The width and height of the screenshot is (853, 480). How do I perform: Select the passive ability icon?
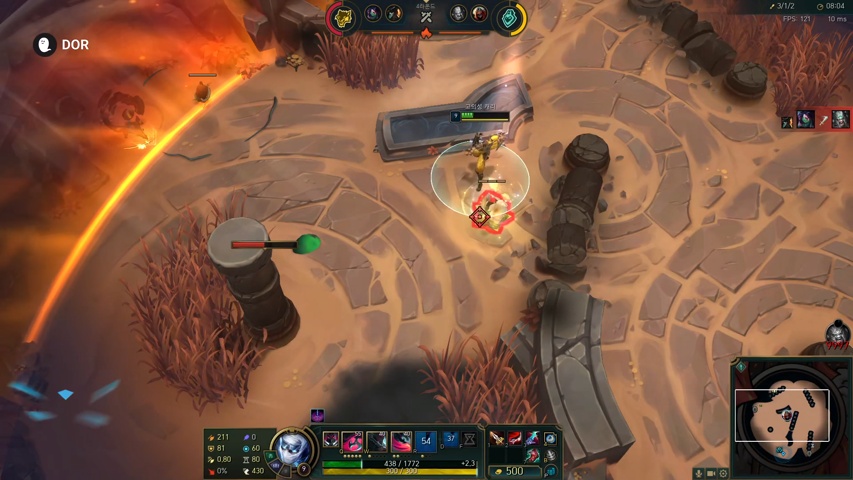330,440
